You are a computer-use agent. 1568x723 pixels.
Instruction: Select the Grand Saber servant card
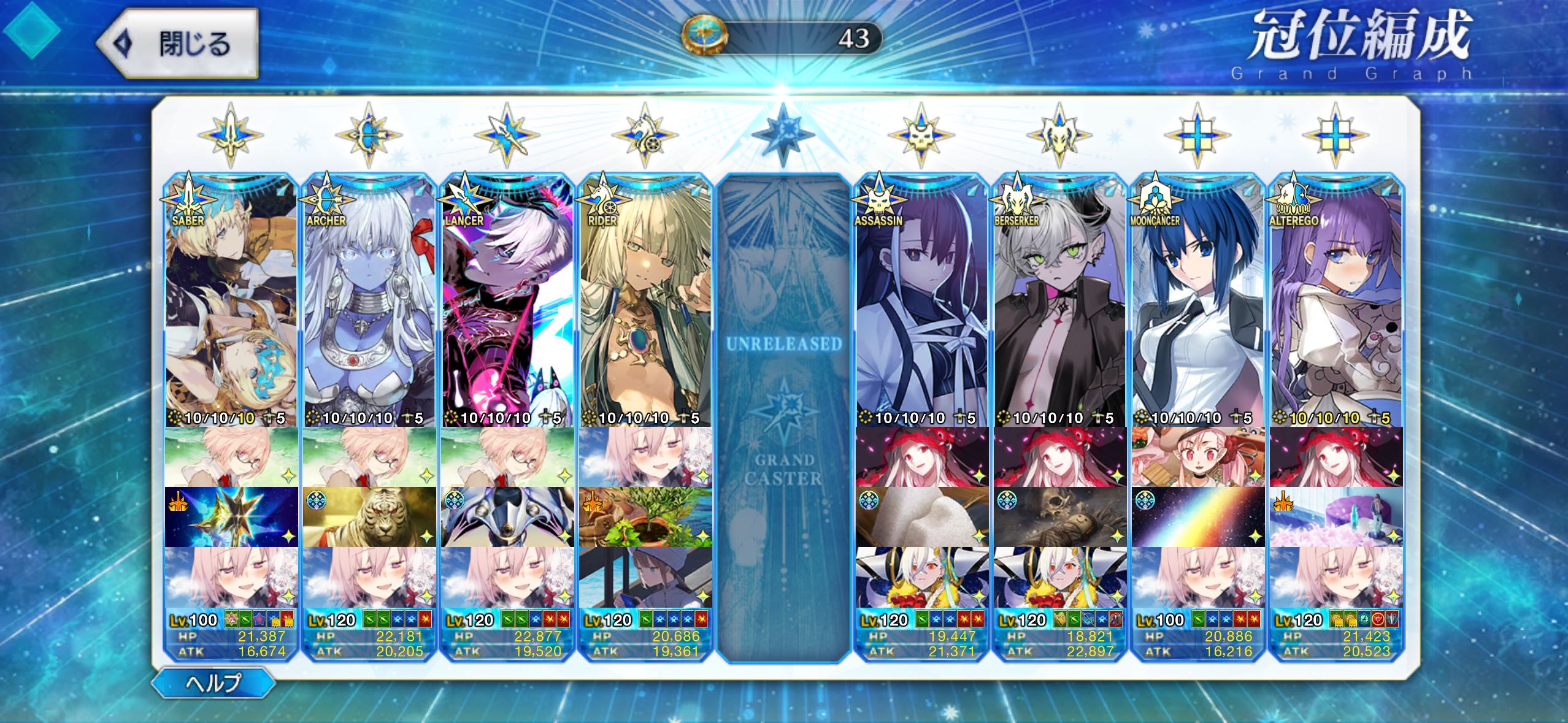tap(231, 300)
